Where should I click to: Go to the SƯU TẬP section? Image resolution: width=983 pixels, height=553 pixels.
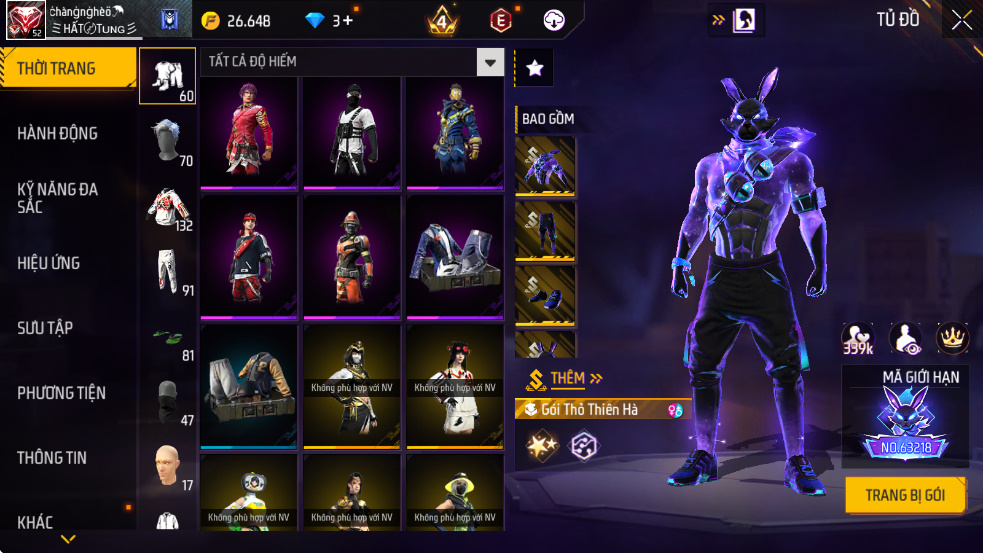45,328
